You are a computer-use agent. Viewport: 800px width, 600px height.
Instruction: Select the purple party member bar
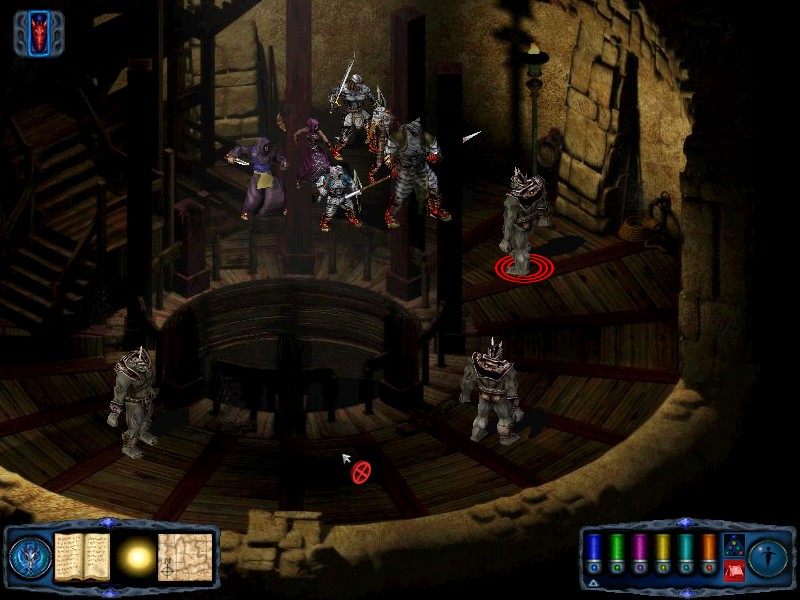click(x=639, y=548)
